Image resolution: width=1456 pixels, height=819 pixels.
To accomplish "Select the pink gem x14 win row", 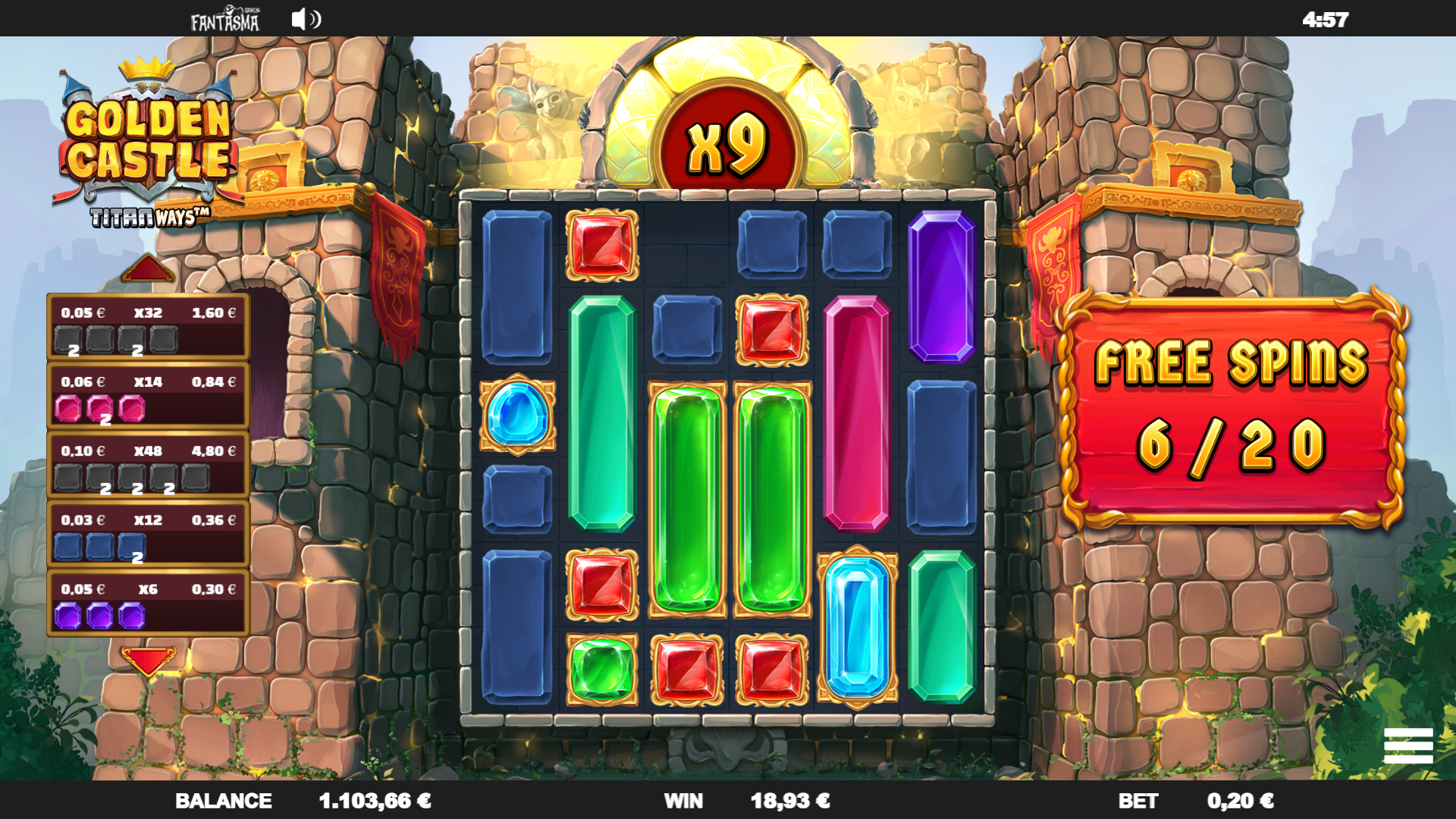I will [149, 396].
